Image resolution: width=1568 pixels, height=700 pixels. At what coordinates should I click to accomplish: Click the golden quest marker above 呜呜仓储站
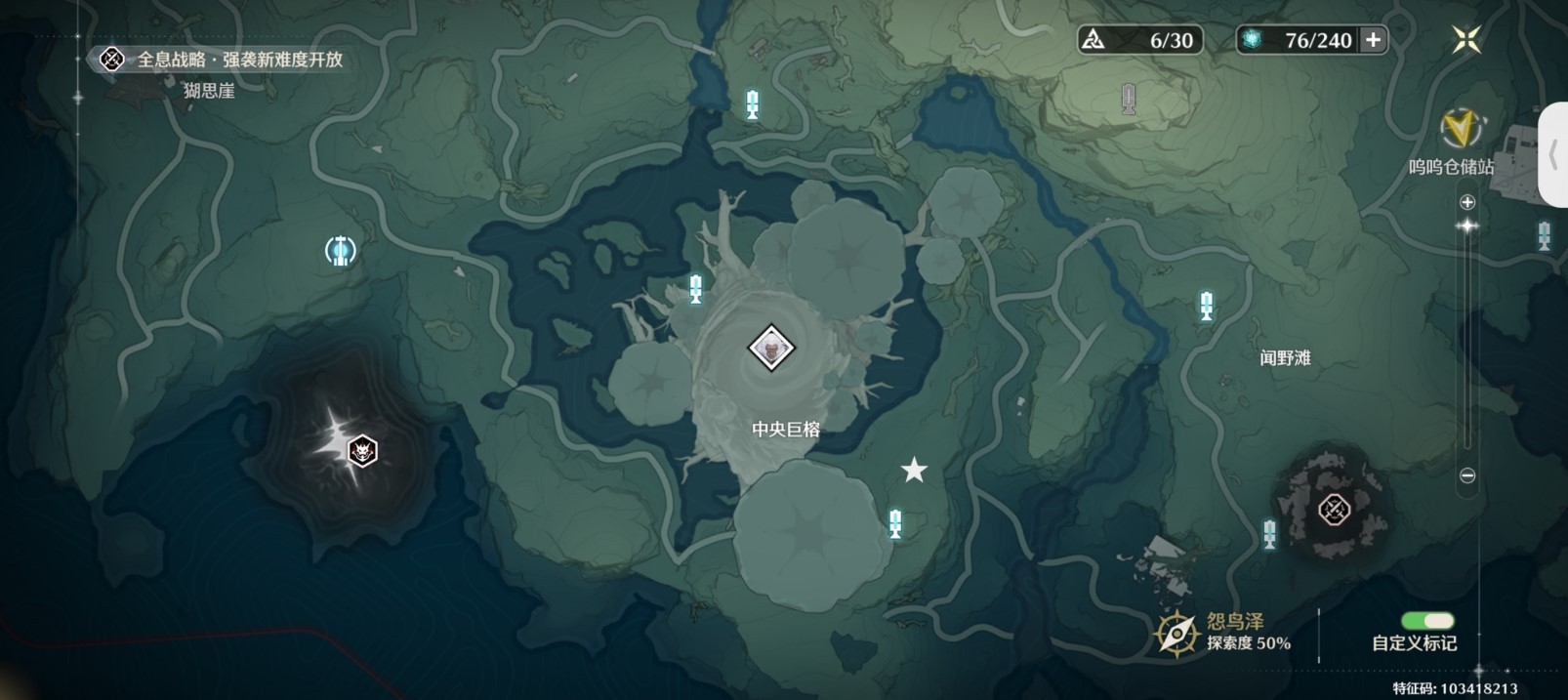click(1460, 128)
